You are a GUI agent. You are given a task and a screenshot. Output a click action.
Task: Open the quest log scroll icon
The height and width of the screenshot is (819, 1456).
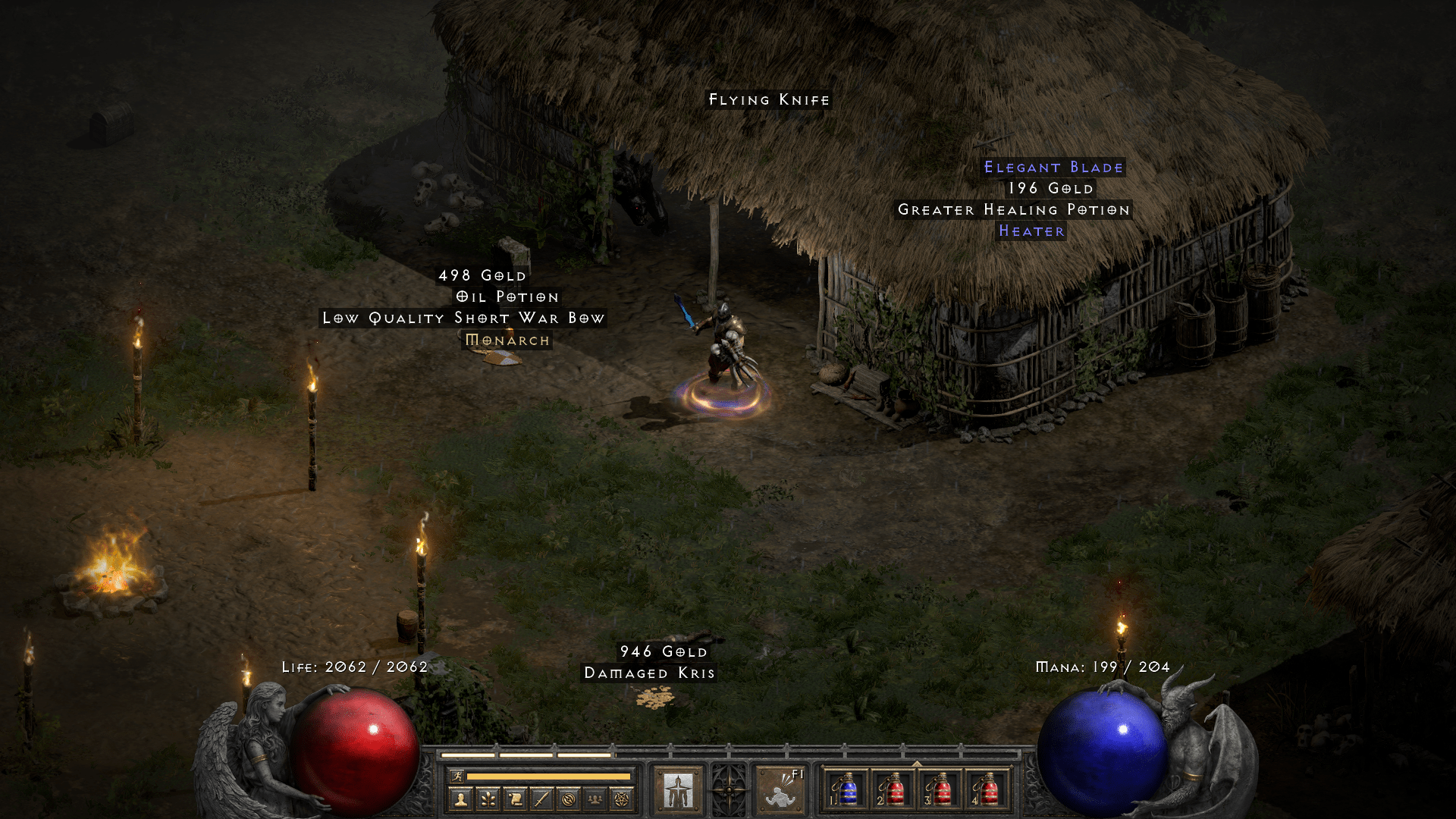click(x=516, y=799)
